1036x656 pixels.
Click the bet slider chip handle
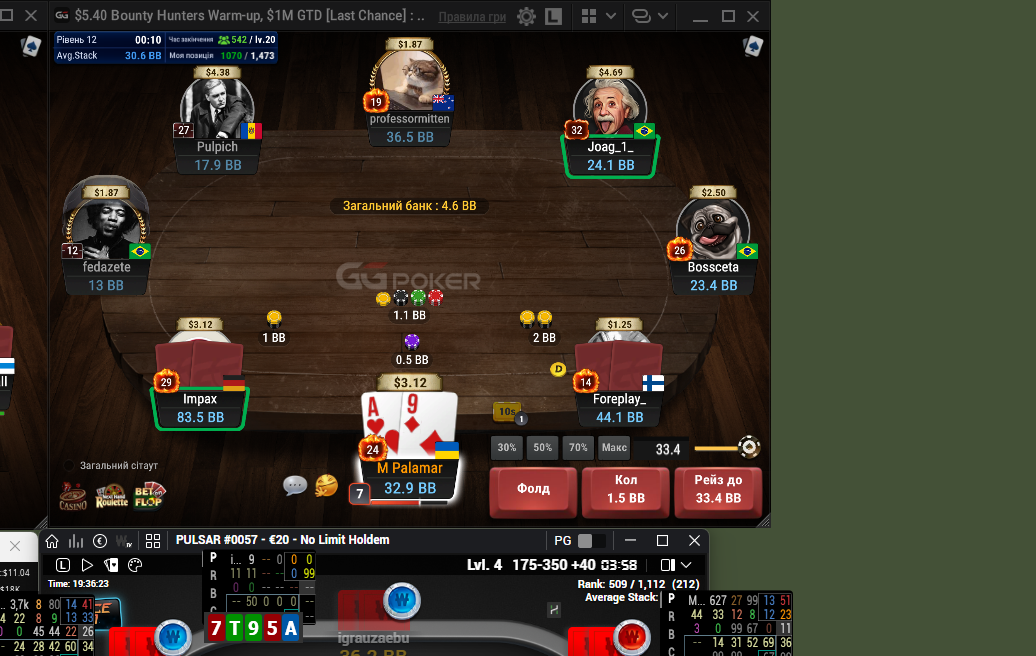[x=747, y=448]
